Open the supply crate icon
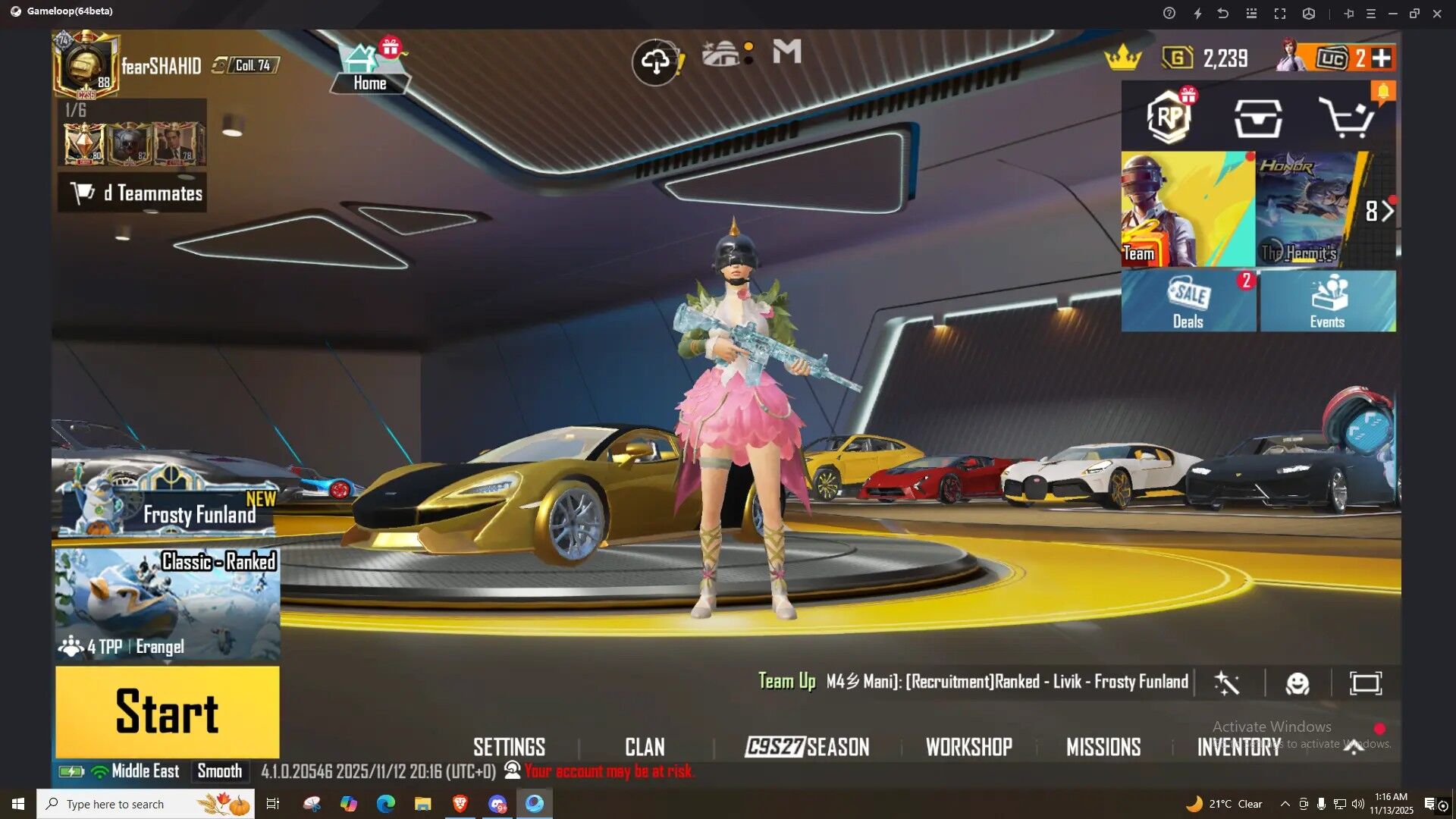Image resolution: width=1456 pixels, height=819 pixels. click(1258, 118)
